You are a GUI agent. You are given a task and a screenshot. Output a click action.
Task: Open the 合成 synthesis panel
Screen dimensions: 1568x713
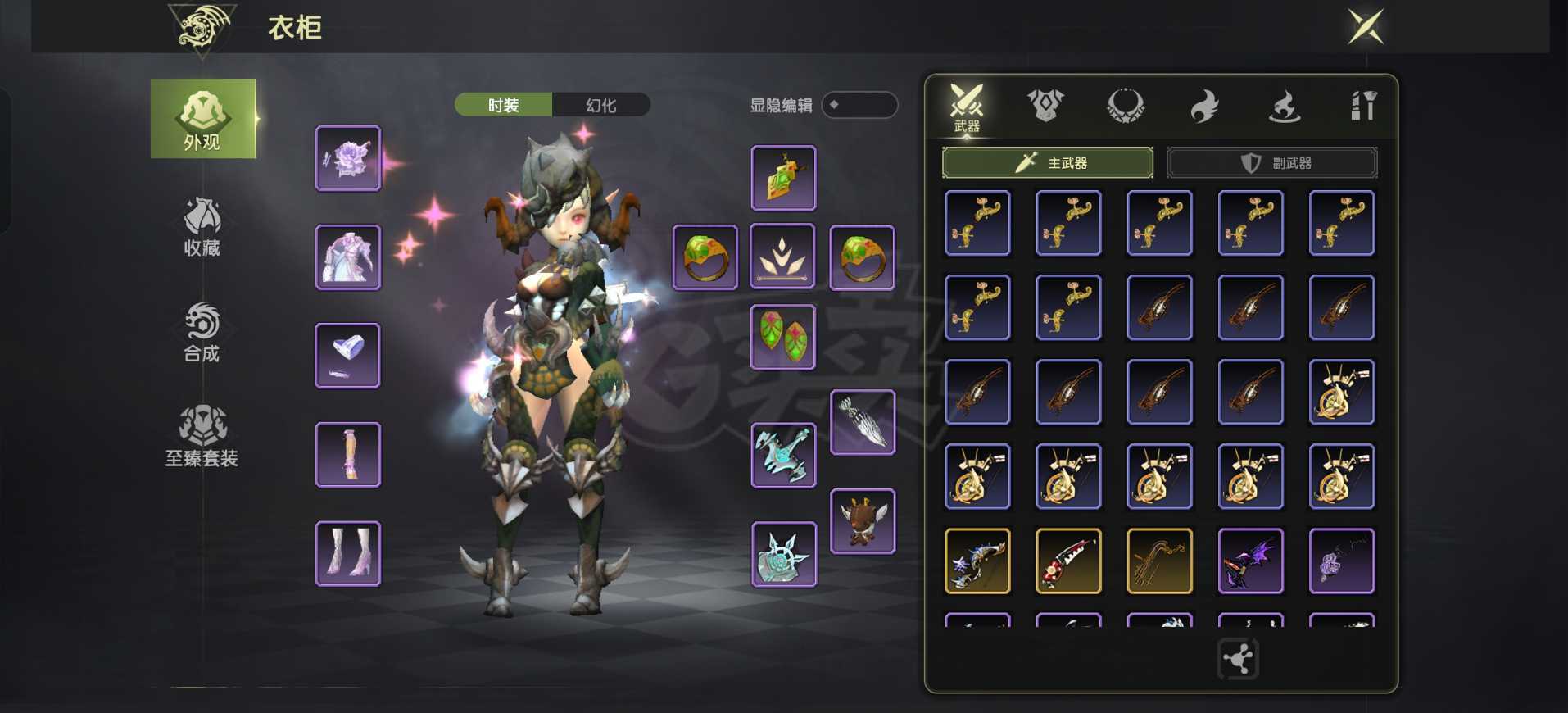pyautogui.click(x=203, y=334)
